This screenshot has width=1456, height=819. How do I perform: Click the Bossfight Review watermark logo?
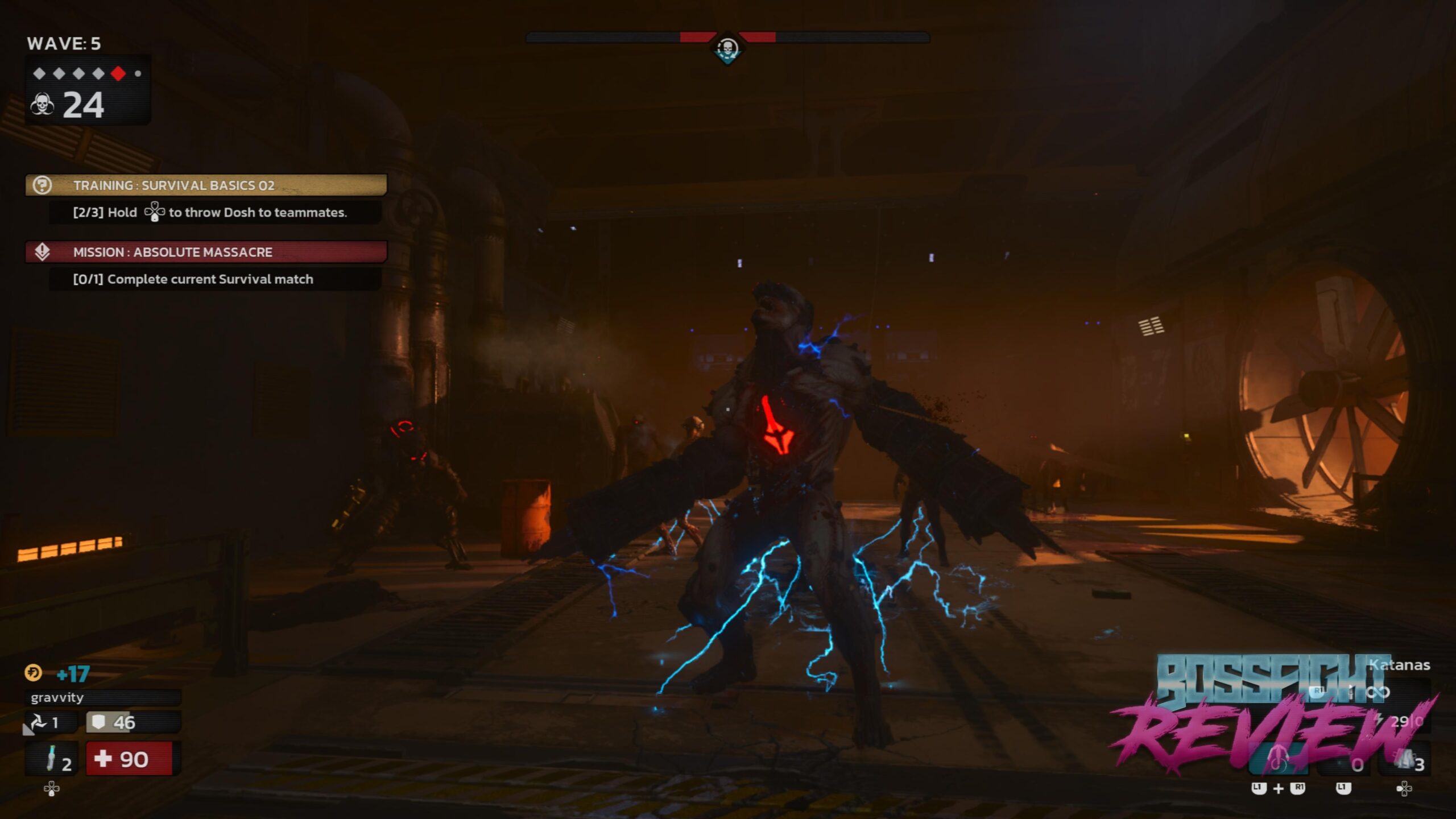click(x=1274, y=714)
